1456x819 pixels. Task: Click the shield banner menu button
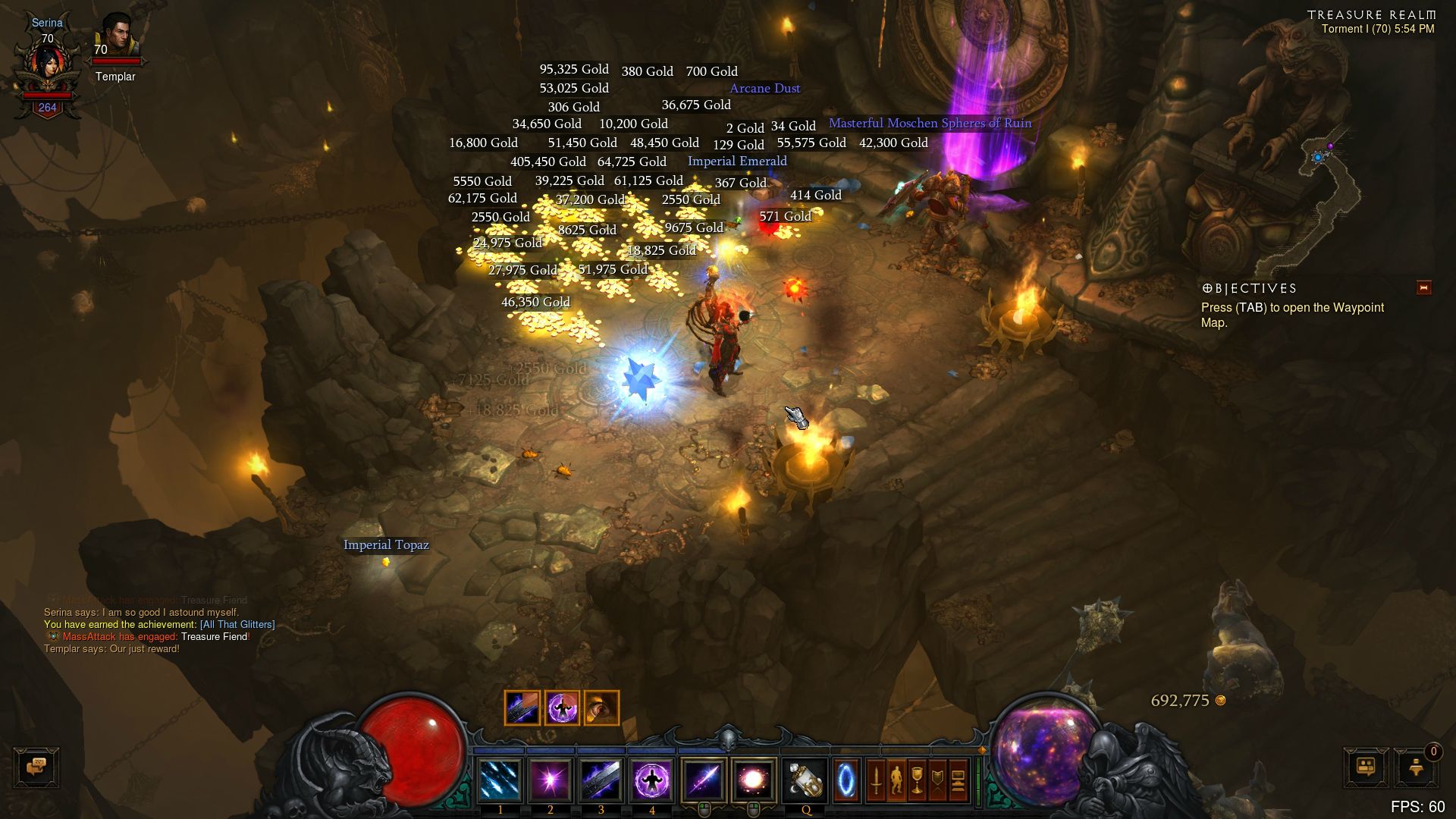pos(937,780)
